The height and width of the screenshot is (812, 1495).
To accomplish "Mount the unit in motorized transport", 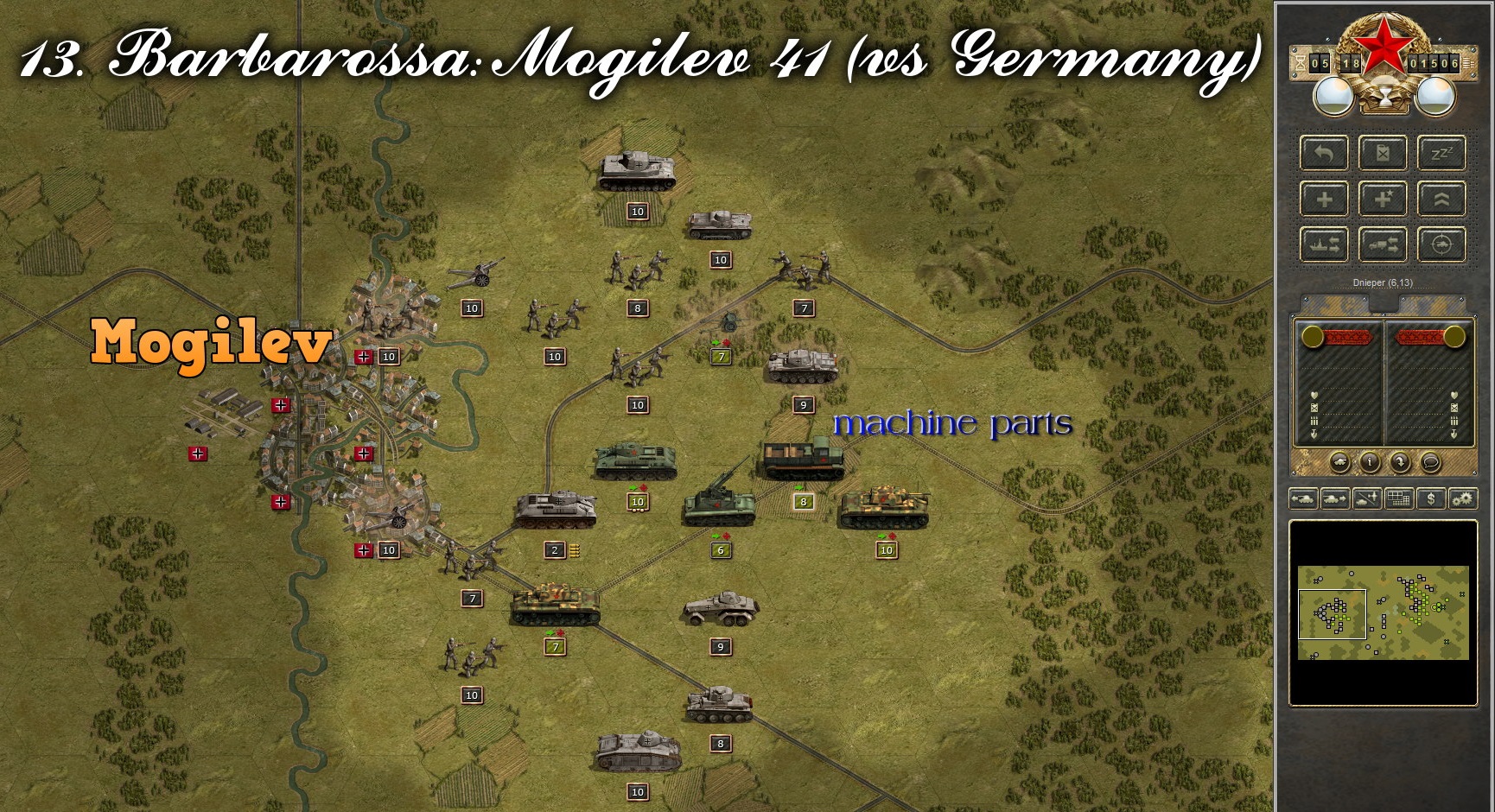I will (1383, 244).
